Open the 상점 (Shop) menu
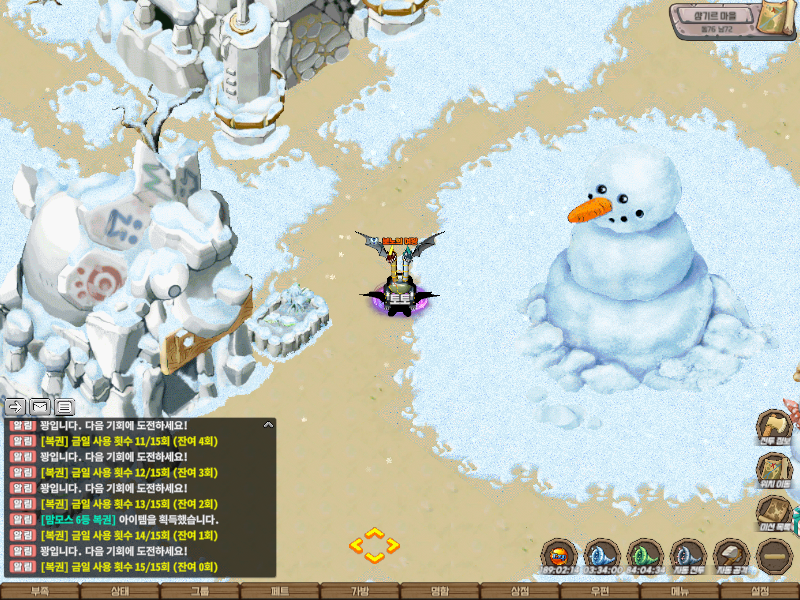 pyautogui.click(x=520, y=591)
